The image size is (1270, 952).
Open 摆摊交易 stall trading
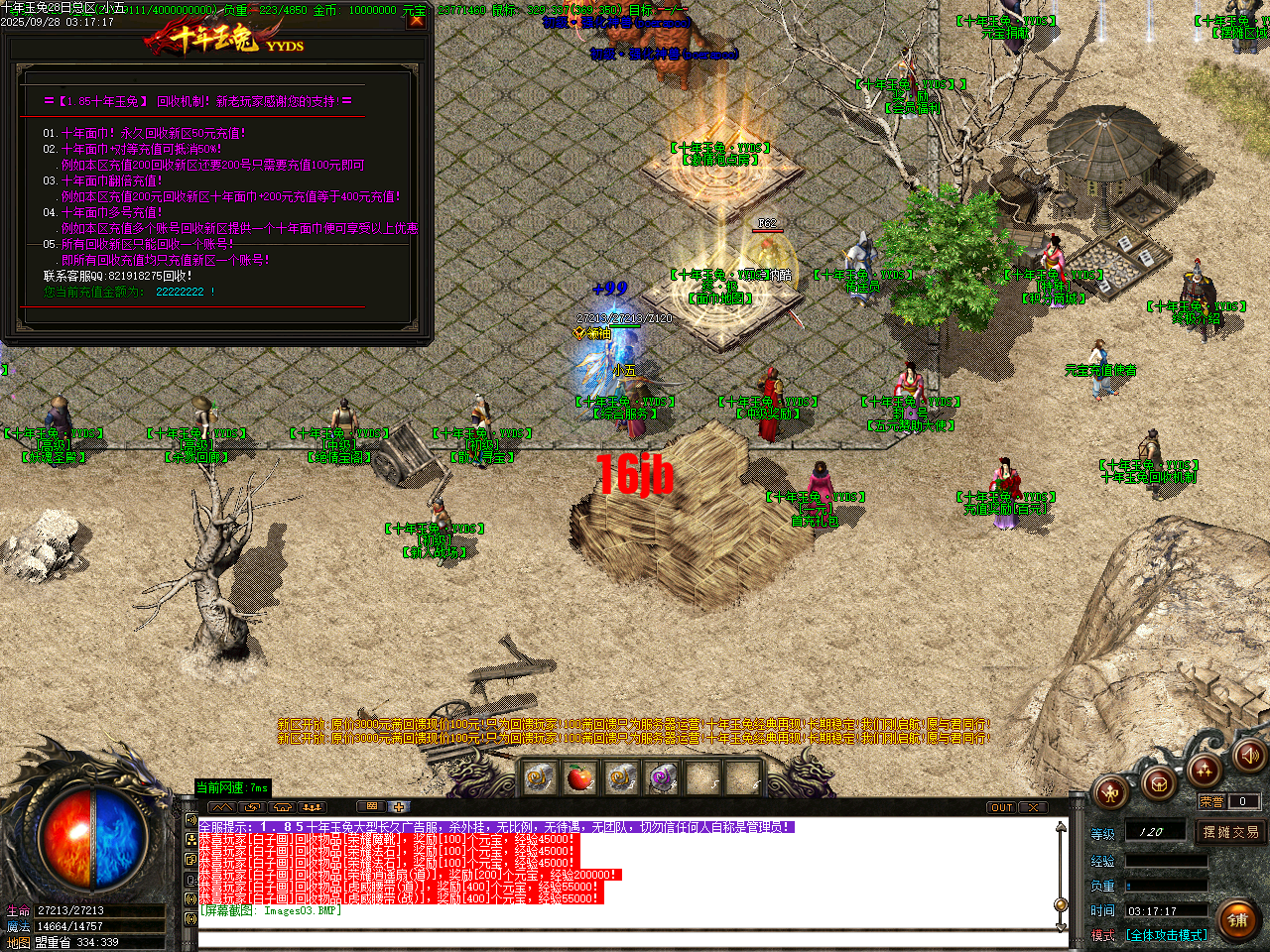1230,831
